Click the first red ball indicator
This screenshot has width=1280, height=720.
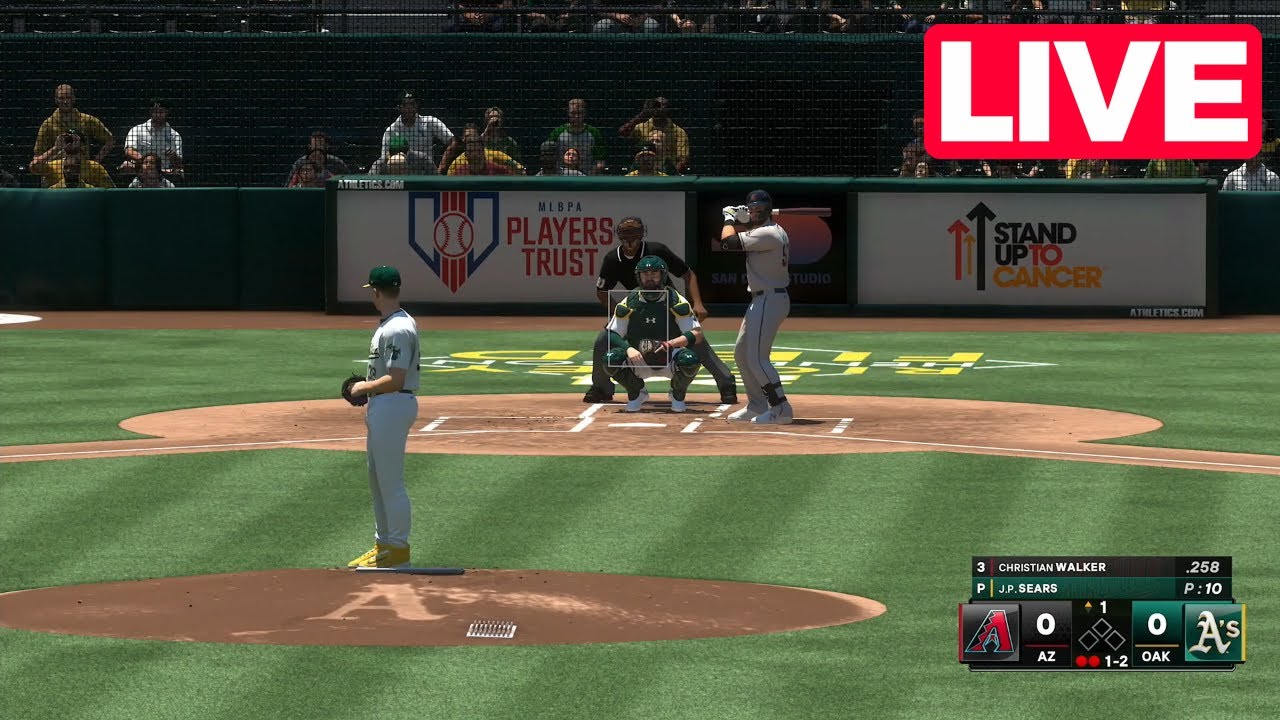(x=1081, y=660)
